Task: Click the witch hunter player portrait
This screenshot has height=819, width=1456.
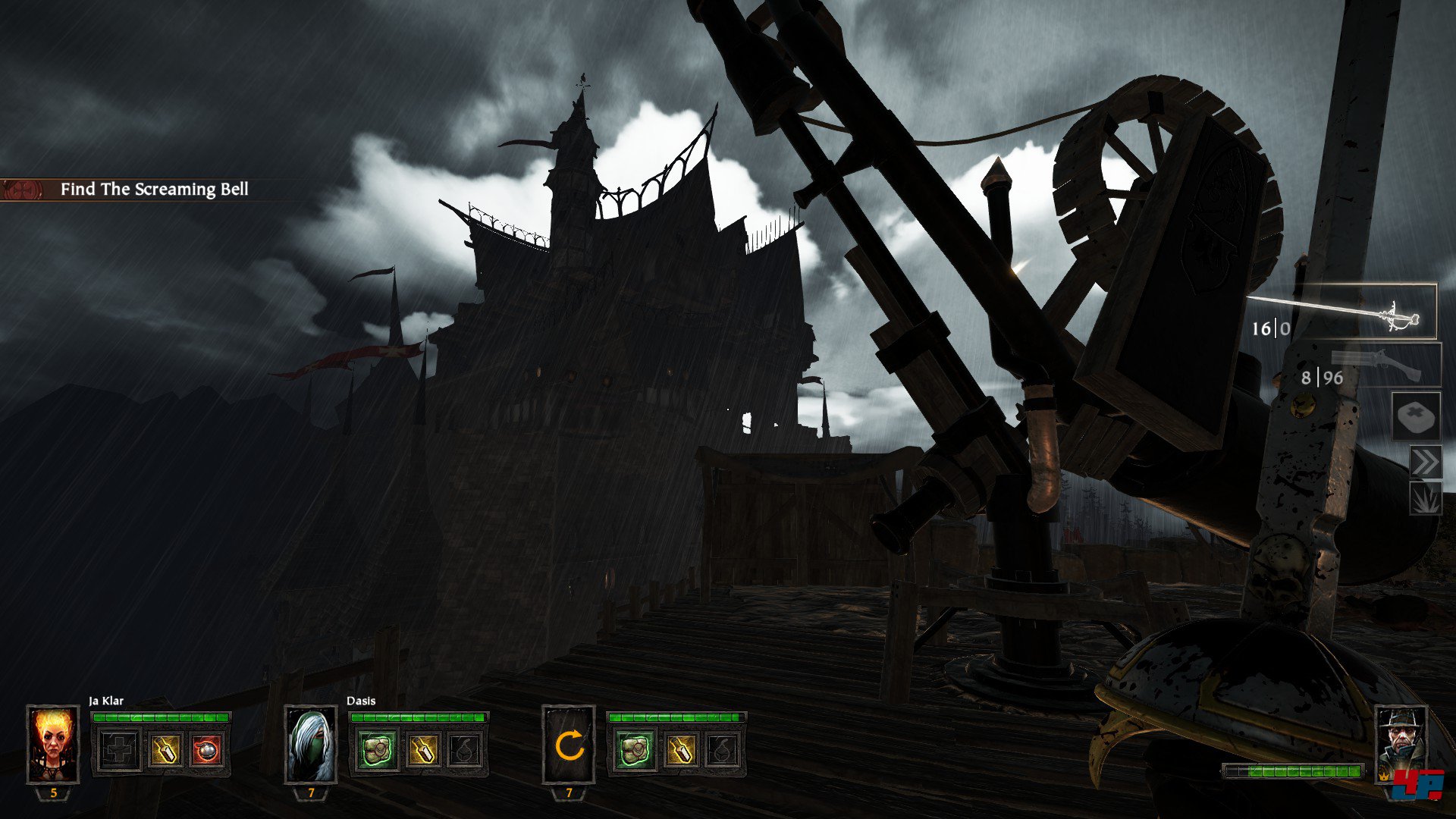Action: [x=1401, y=742]
